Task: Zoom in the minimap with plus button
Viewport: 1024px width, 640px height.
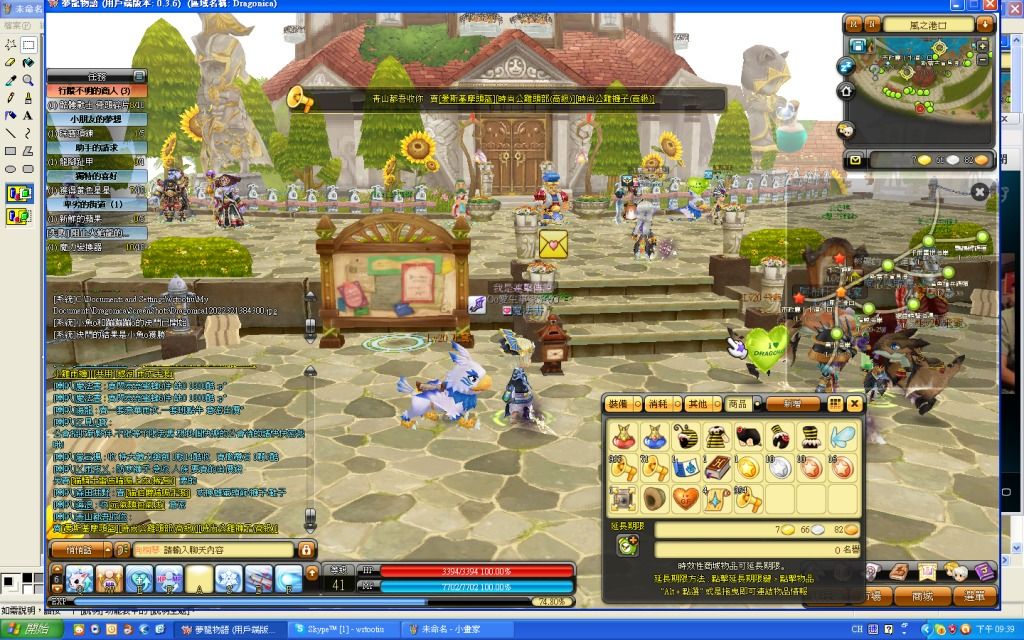Action: (982, 46)
